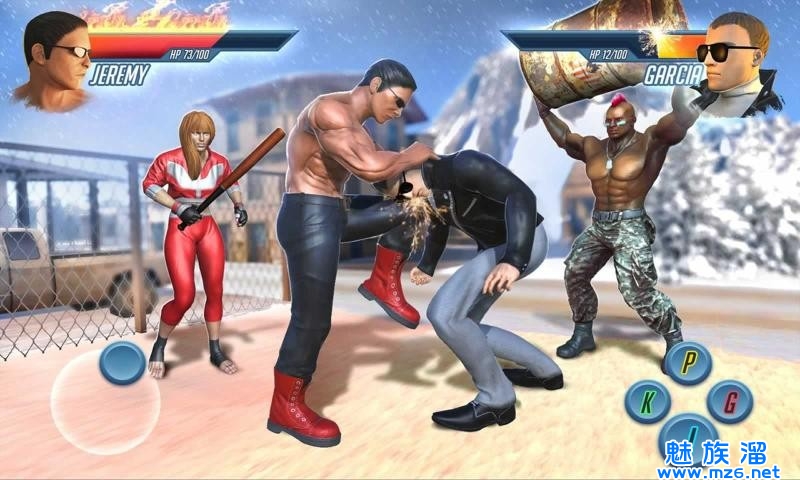Tap the red G guard button
Screen dimensions: 800x480
tap(729, 401)
